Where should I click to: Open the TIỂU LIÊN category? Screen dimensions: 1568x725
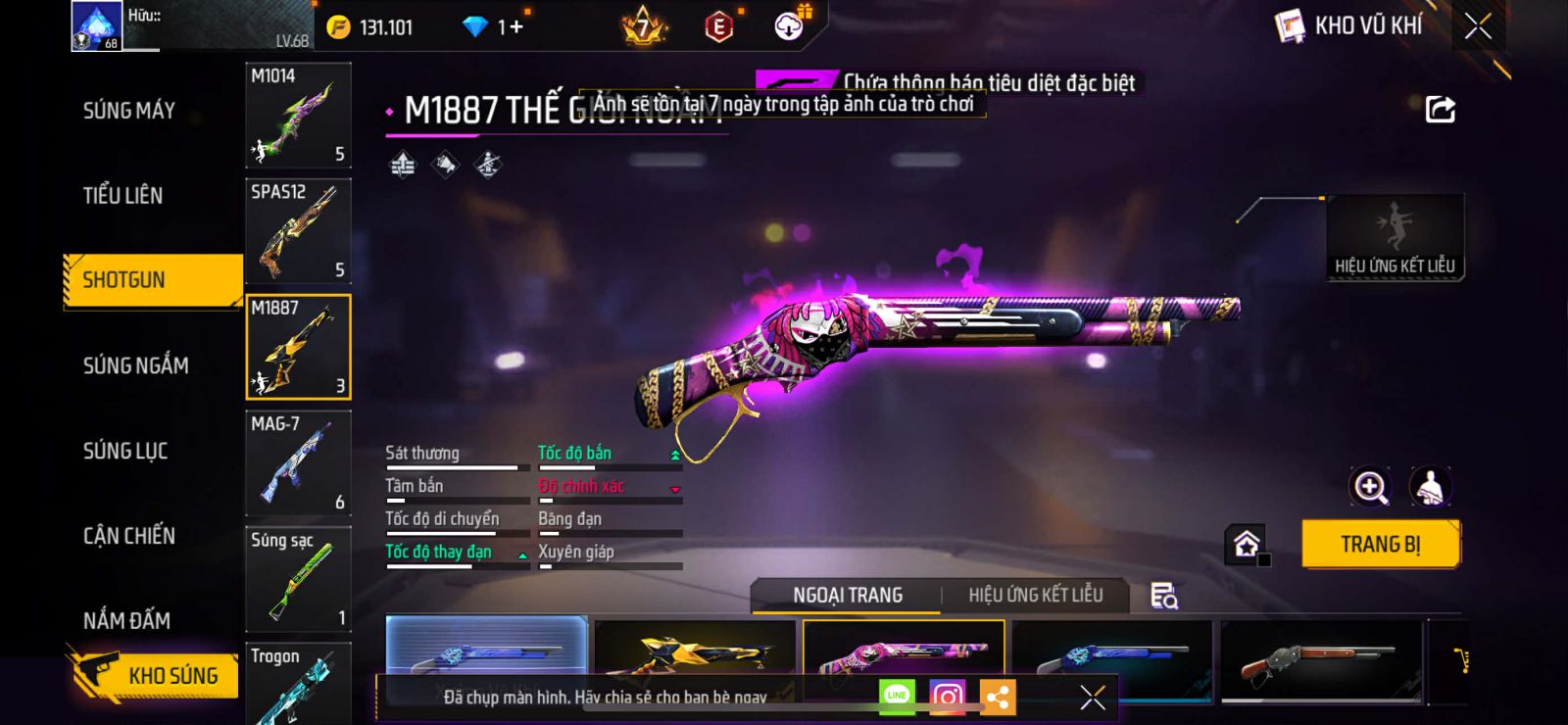pos(123,196)
